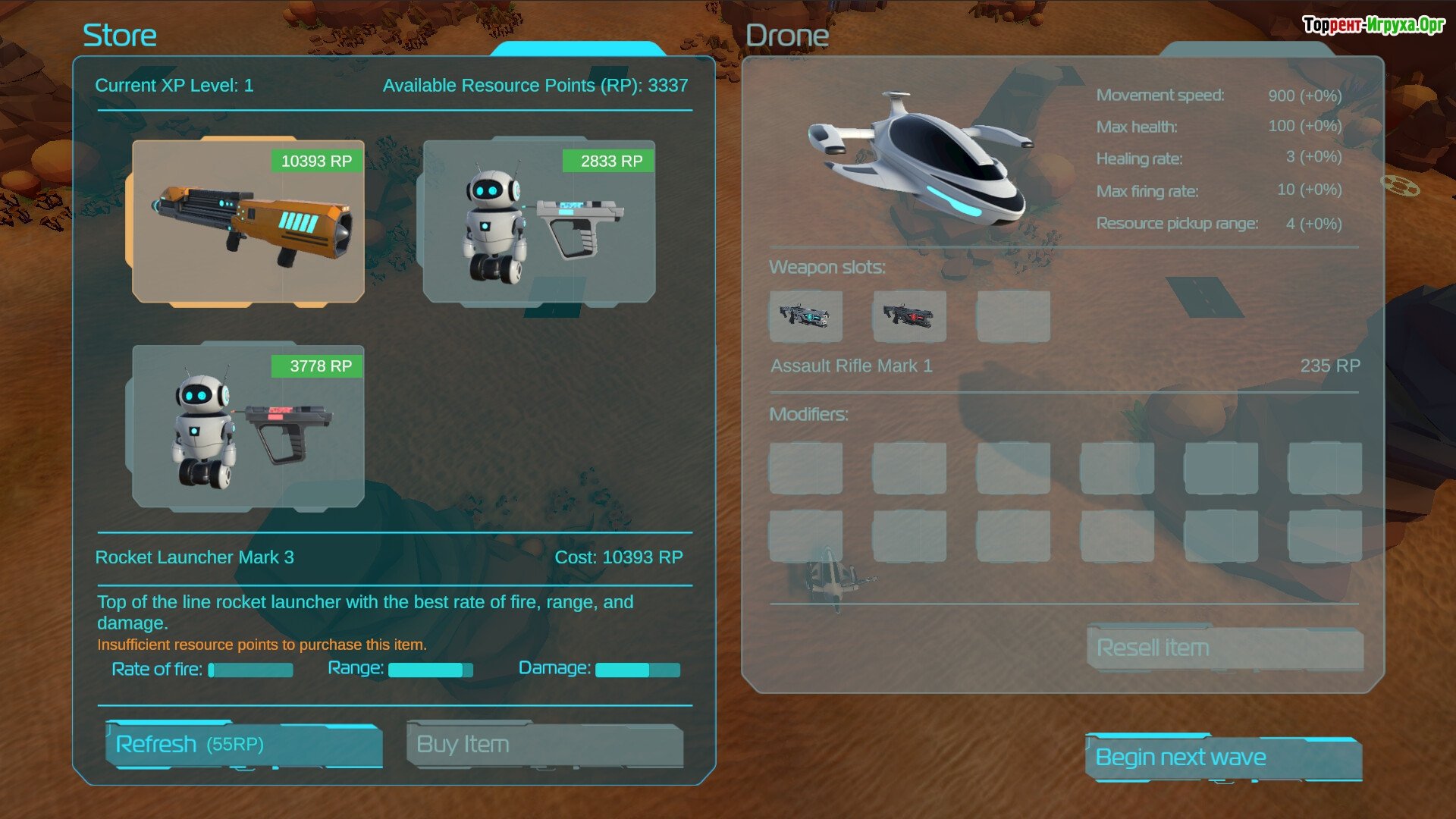Pick the 3778 RP robot companion item
Image resolution: width=1456 pixels, height=819 pixels.
point(248,426)
